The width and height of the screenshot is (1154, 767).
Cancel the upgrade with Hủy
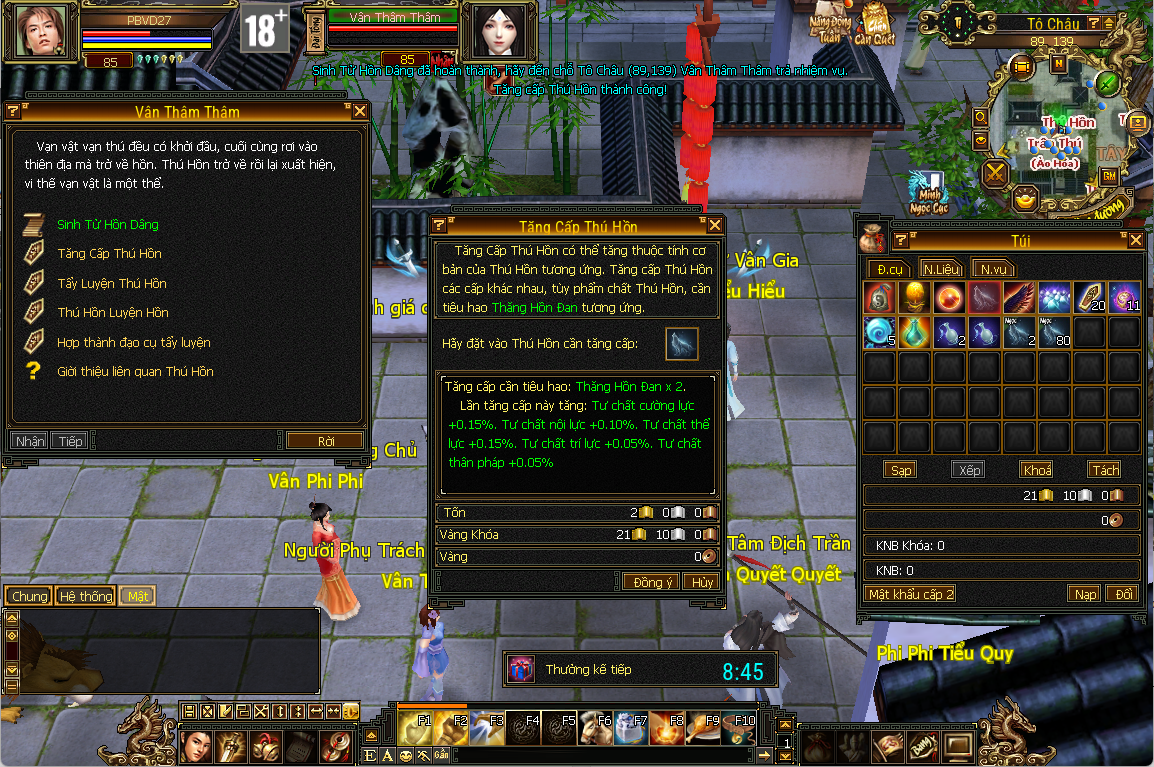[702, 582]
